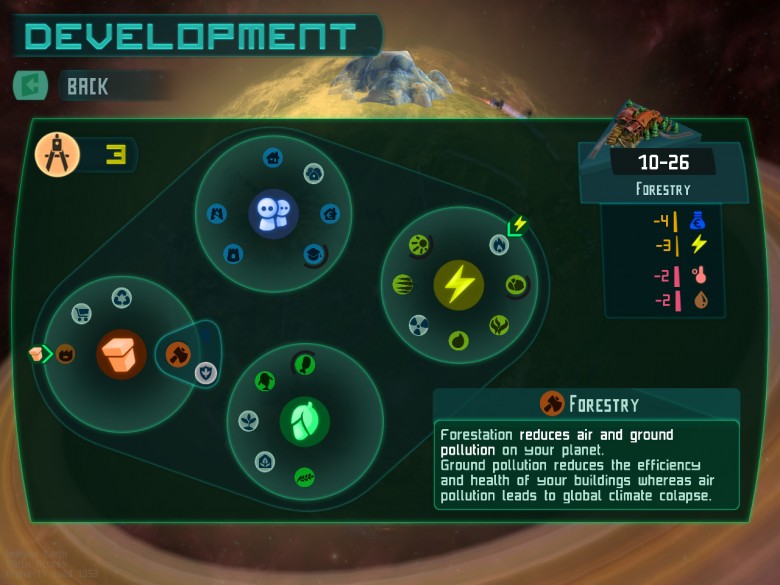Select the green leaf food node
780x585 pixels.
[304, 419]
